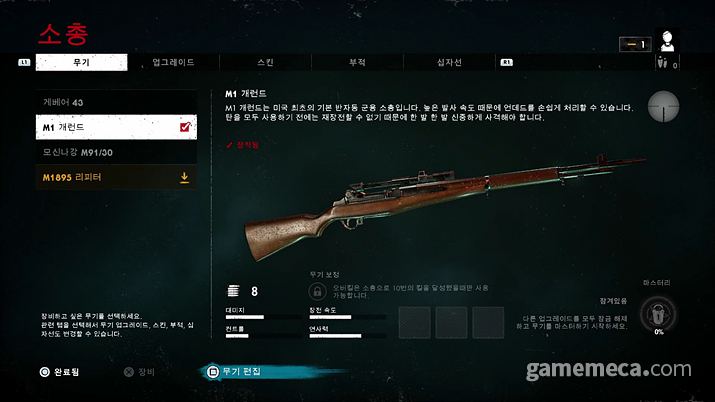715x402 pixels.
Task: Click the scope crosshair preview icon
Action: pyautogui.click(x=663, y=105)
